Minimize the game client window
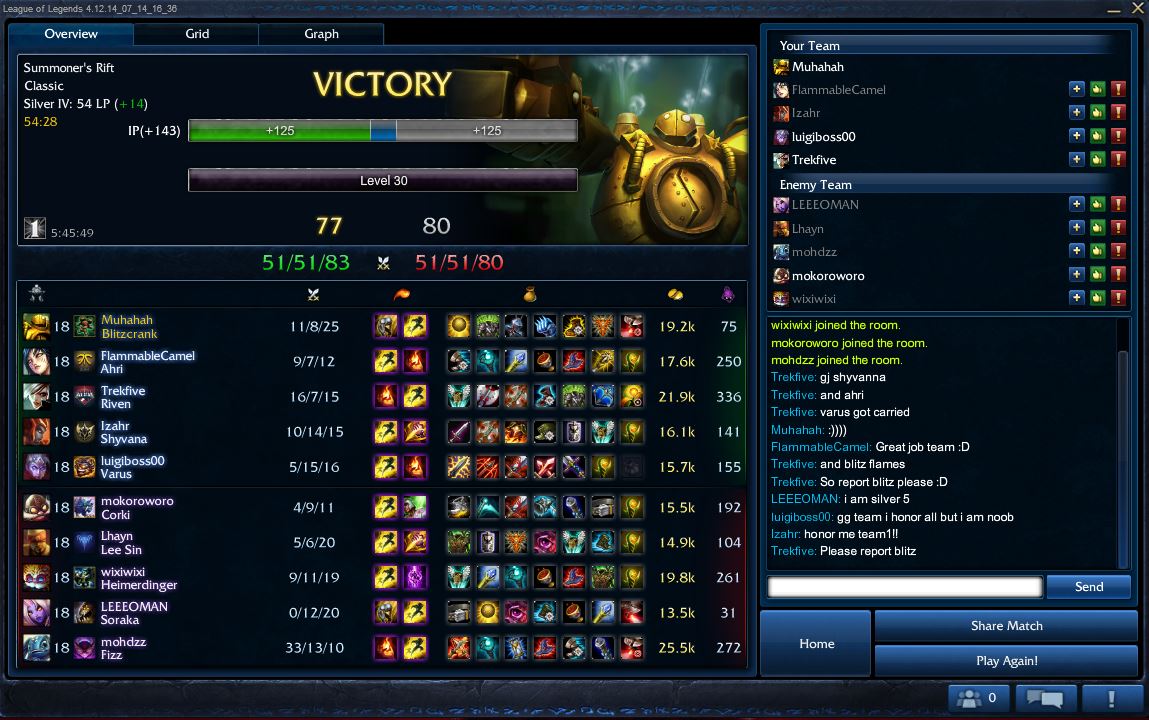1149x720 pixels. pos(1112,8)
